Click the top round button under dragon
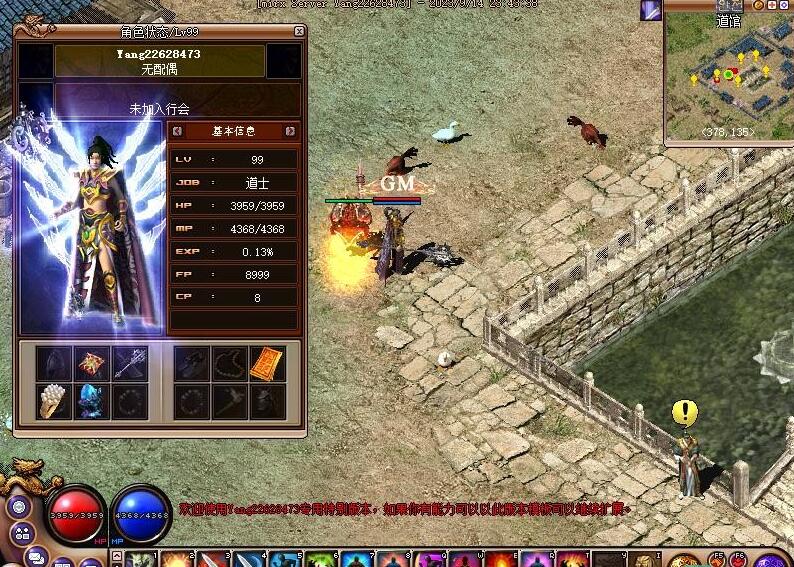Image resolution: width=794 pixels, height=567 pixels. [x=17, y=505]
